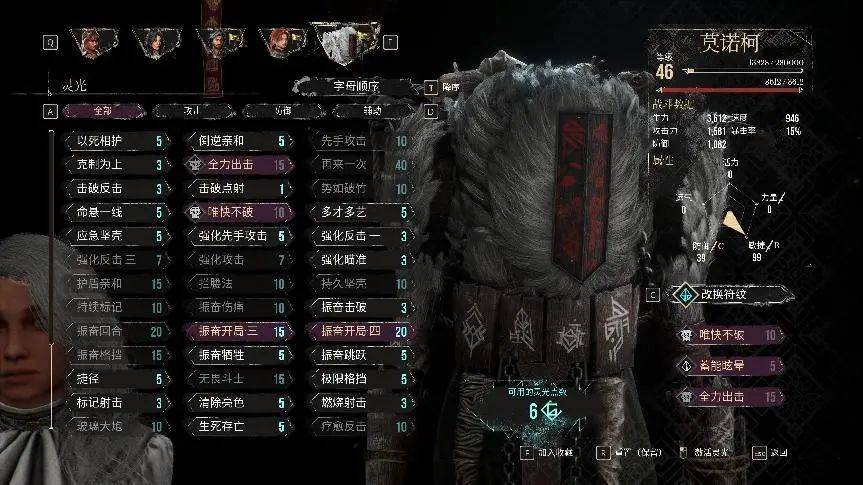Select the 以死相护 skill entry
This screenshot has width=863, height=485.
[112, 142]
